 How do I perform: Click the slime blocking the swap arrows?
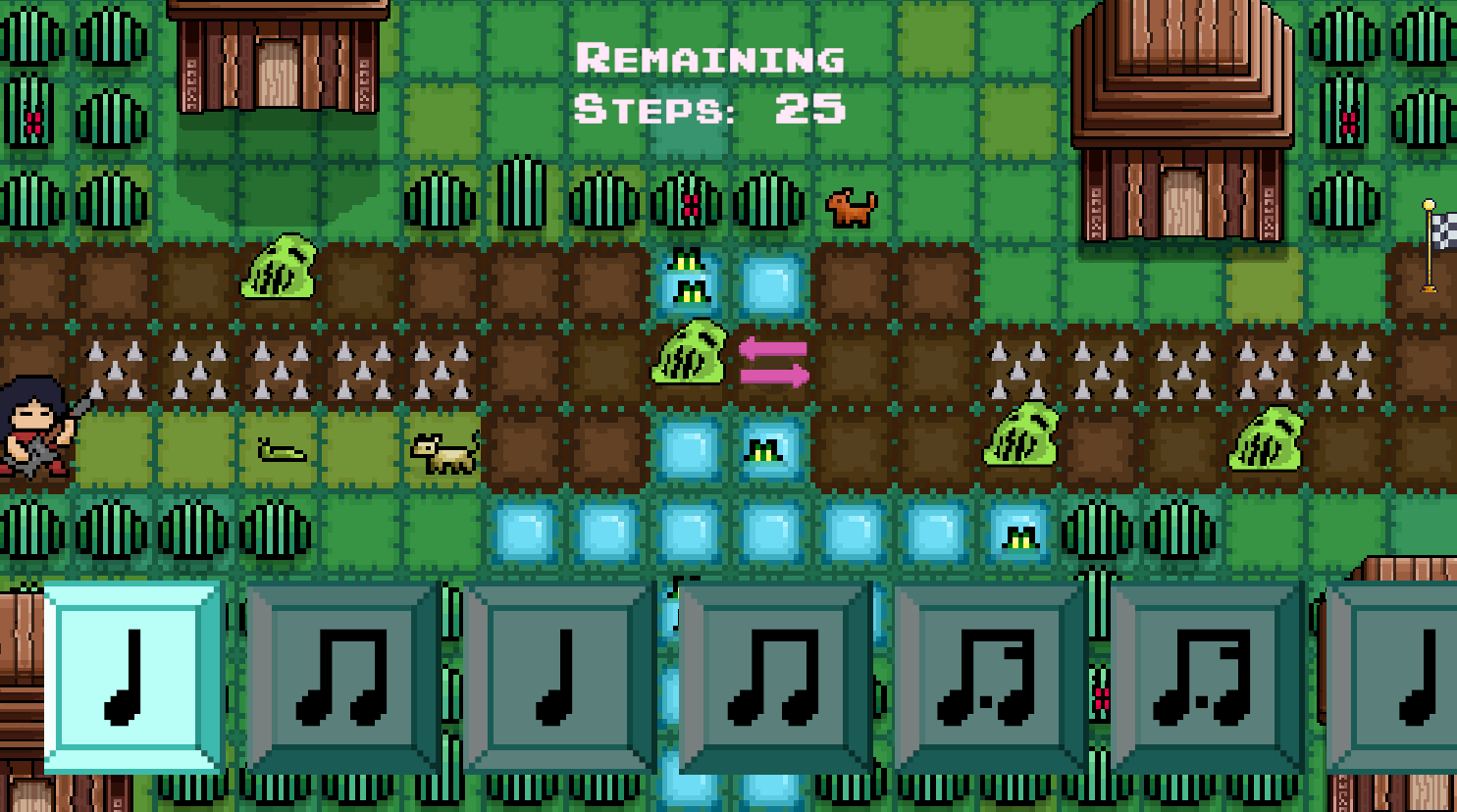(692, 353)
